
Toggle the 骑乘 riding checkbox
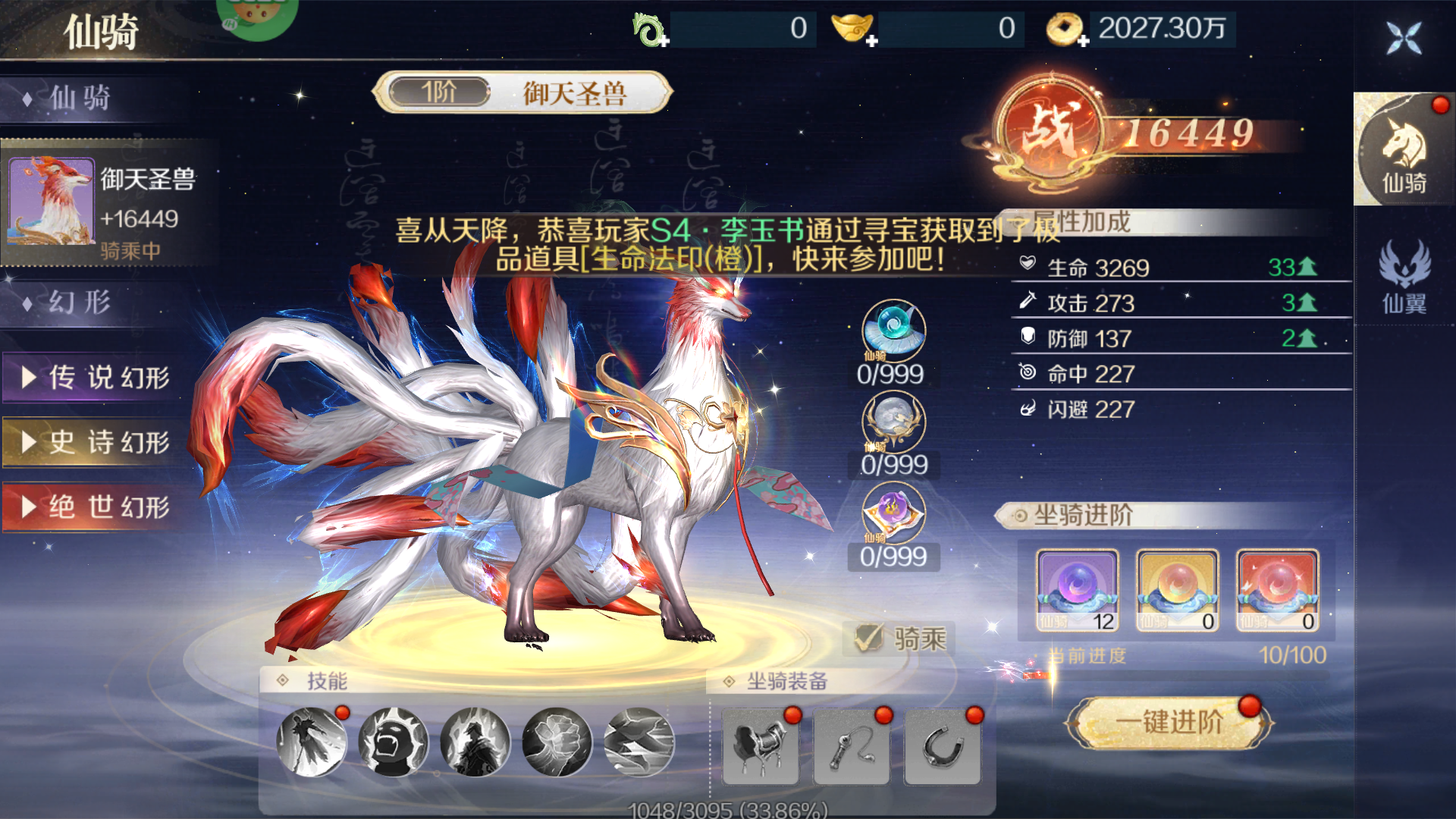pos(868,637)
